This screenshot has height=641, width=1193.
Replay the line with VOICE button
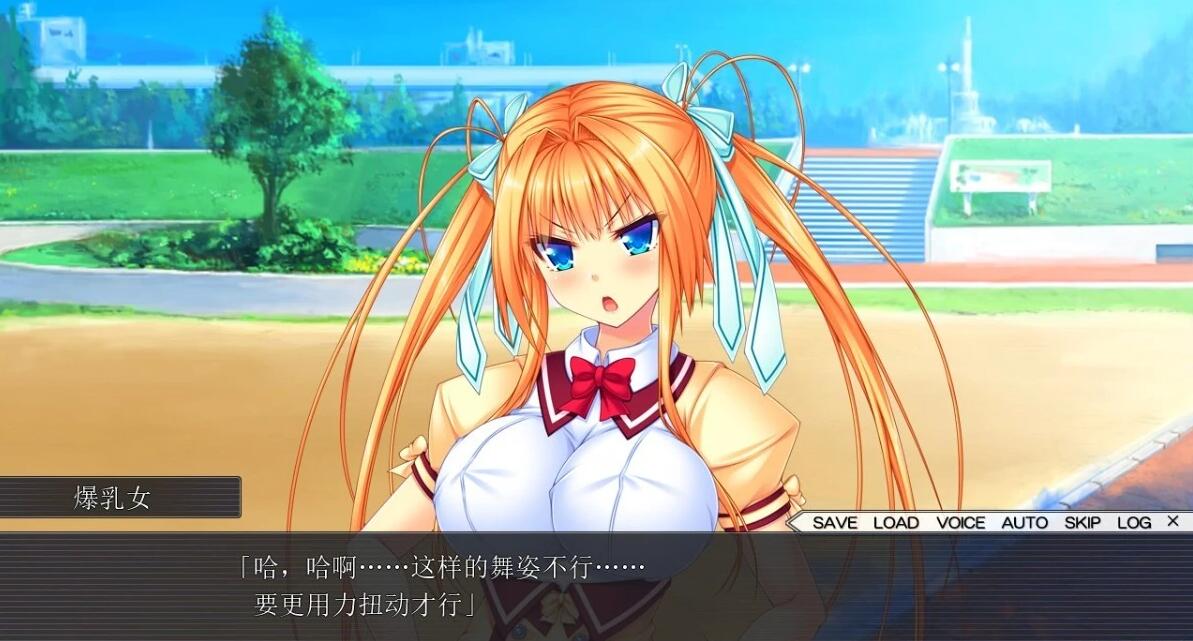(x=960, y=522)
